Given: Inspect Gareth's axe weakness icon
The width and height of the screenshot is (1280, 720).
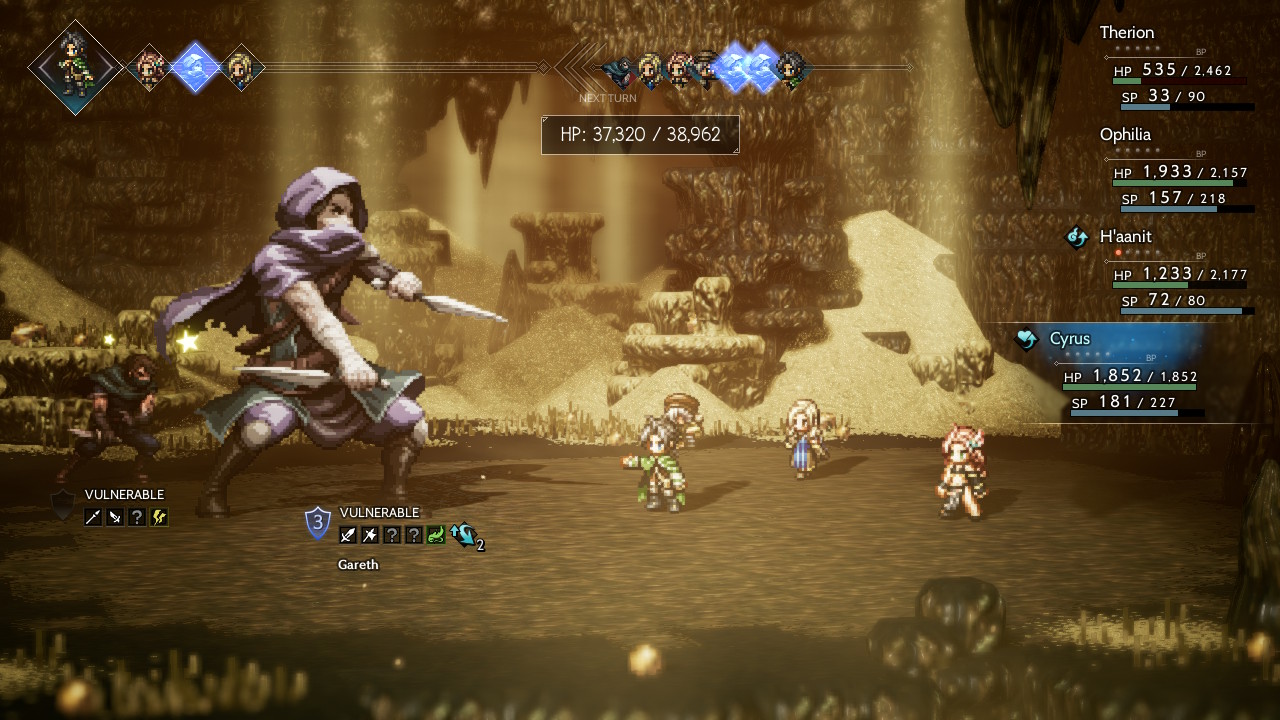Looking at the screenshot, I should pyautogui.click(x=369, y=535).
